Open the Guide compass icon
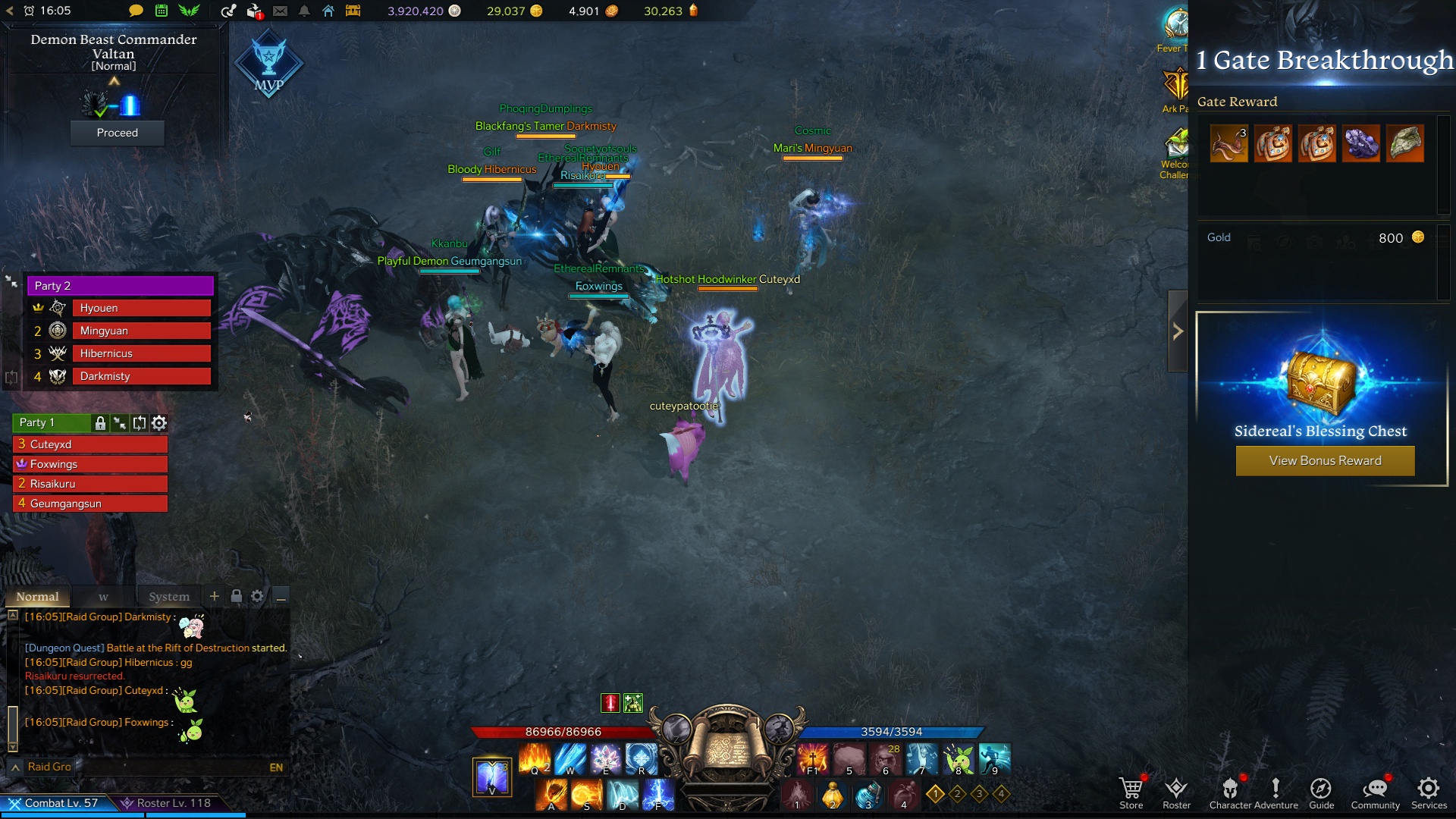This screenshot has height=819, width=1456. tap(1322, 789)
